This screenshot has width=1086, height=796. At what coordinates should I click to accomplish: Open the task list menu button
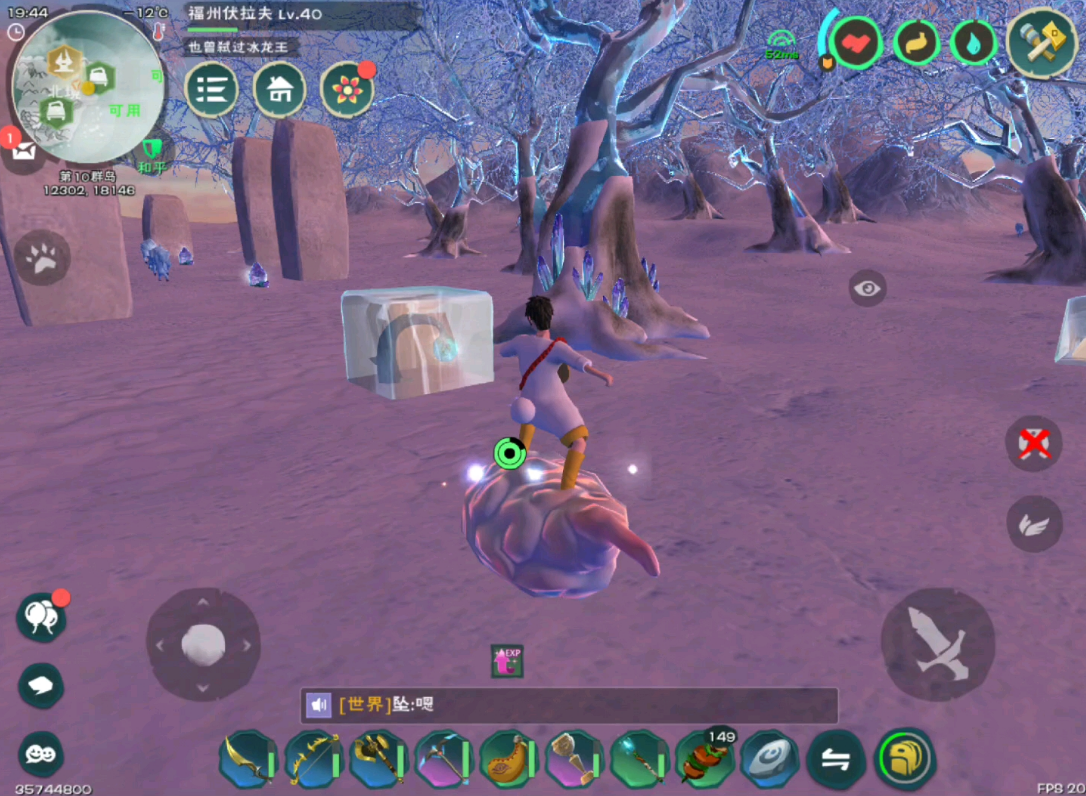point(211,89)
